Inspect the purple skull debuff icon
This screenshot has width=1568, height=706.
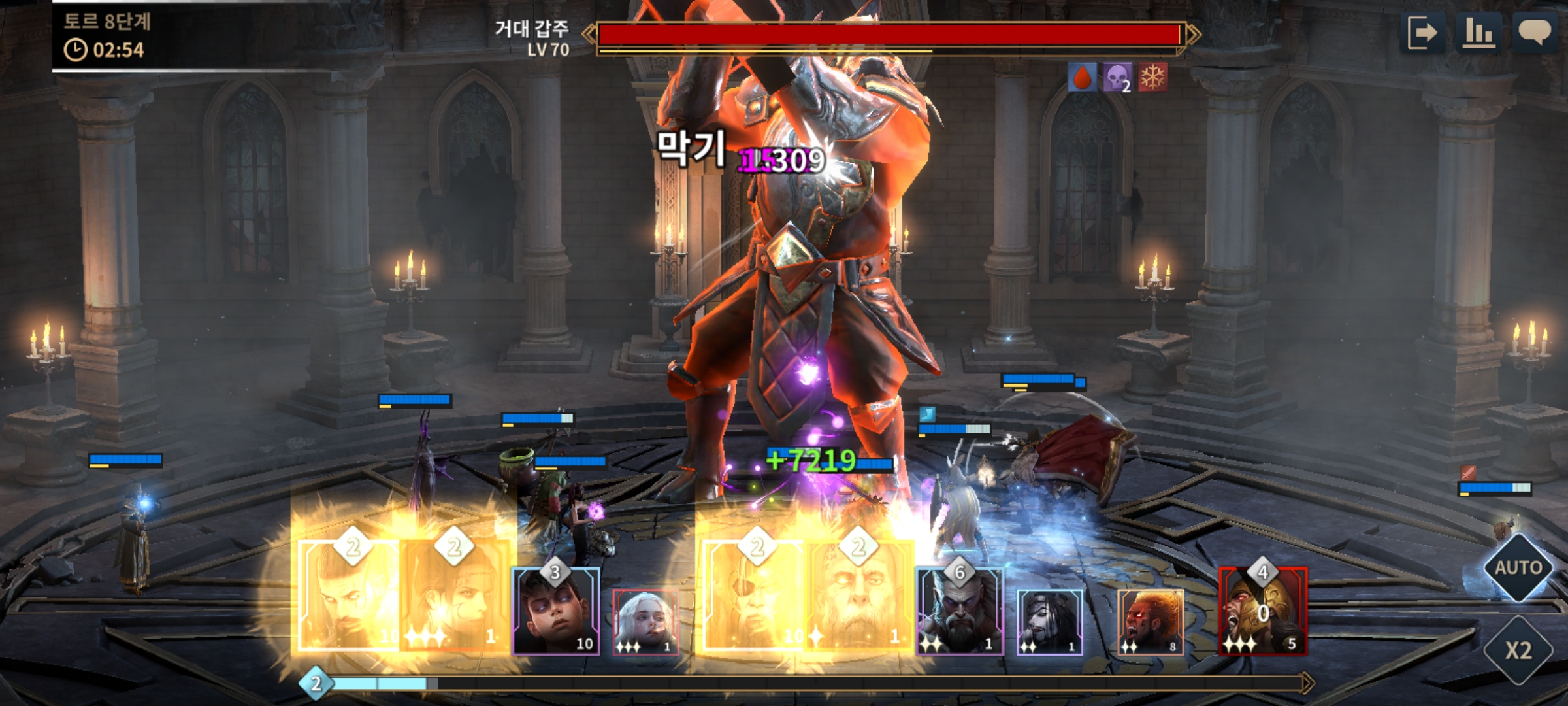[x=1117, y=78]
